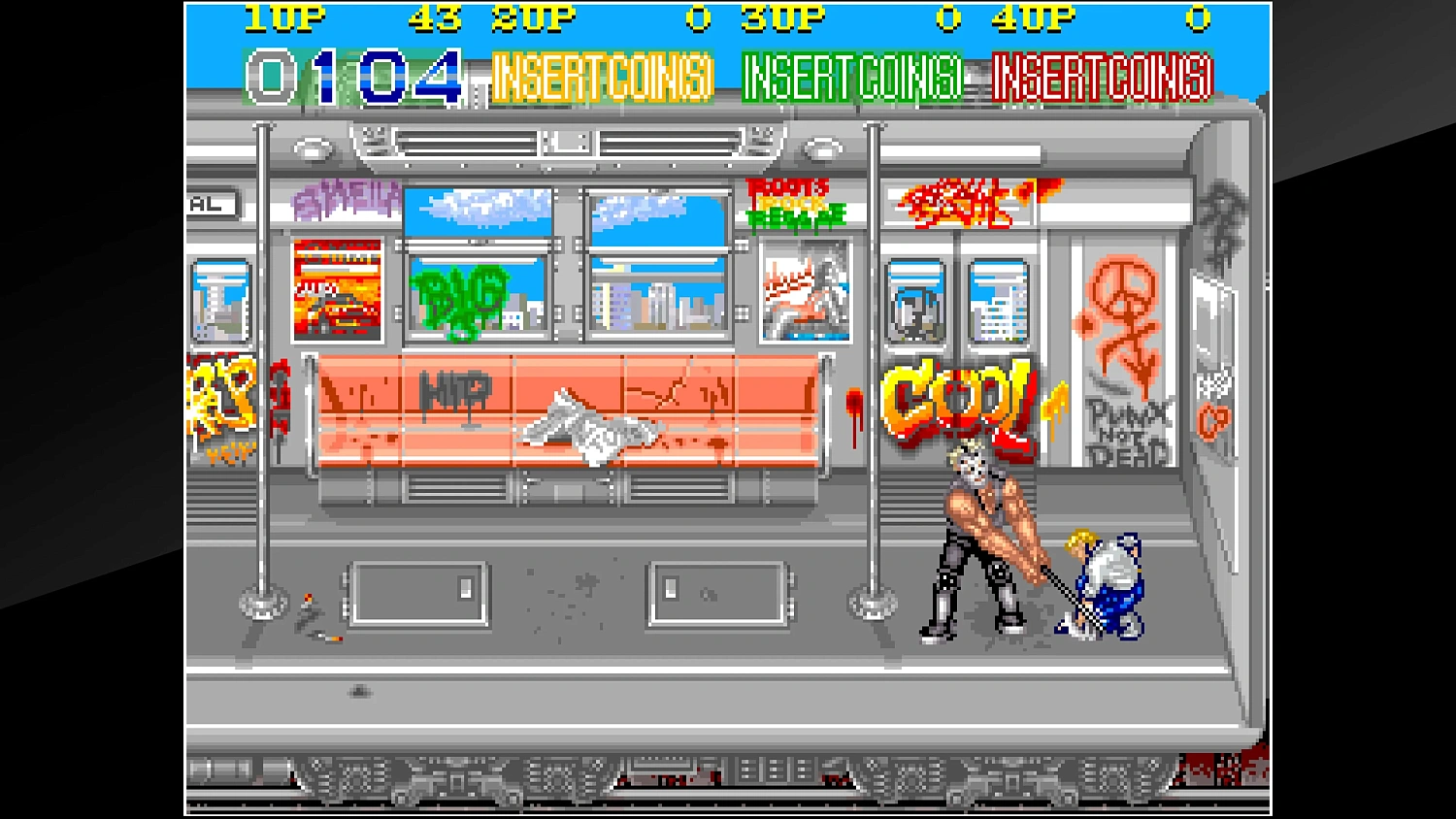Viewport: 1456px width, 819px height.
Task: Click the green 'INSERT COIN(S)' text
Action: pyautogui.click(x=851, y=78)
